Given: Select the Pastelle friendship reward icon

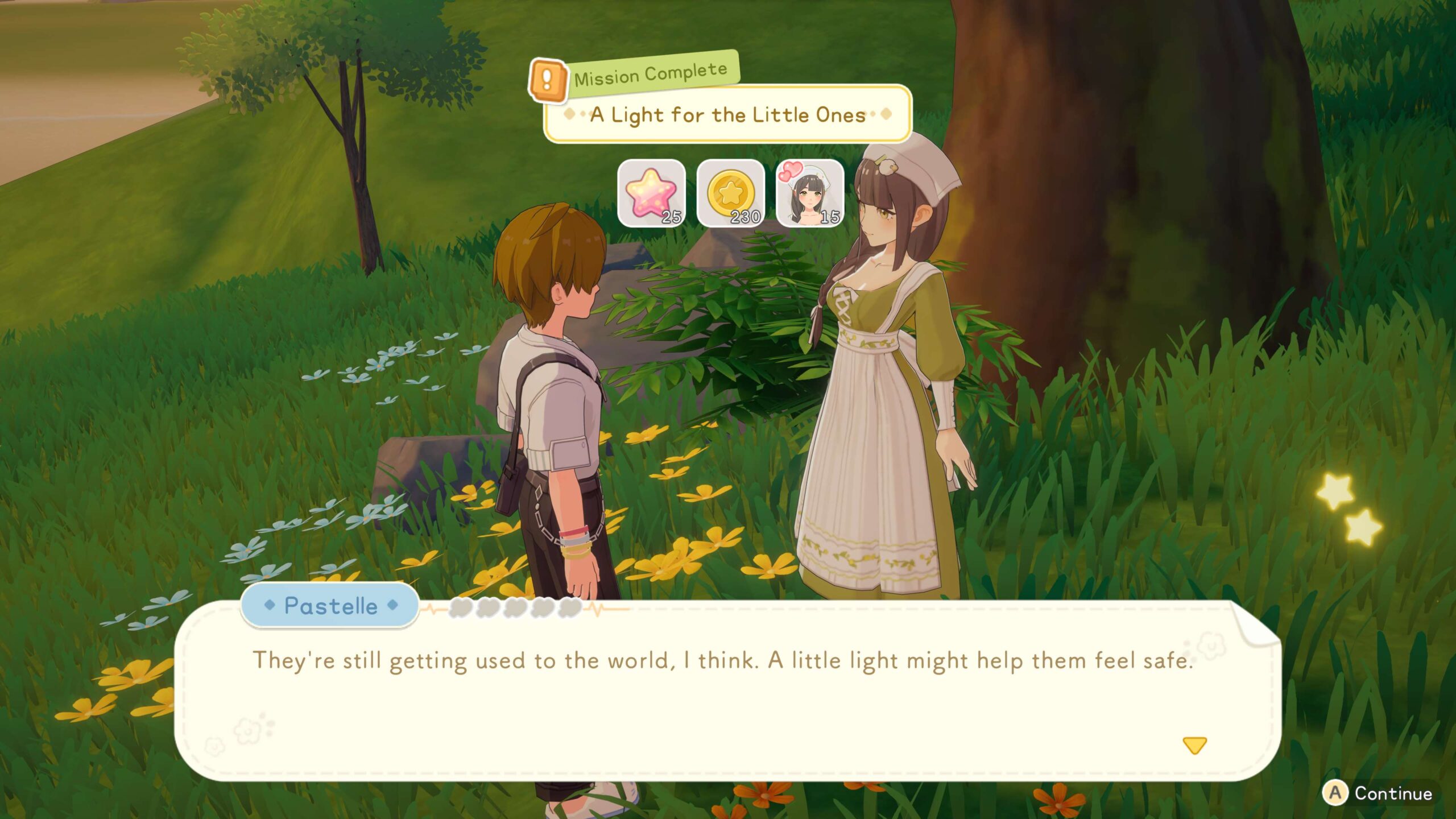Looking at the screenshot, I should (809, 193).
